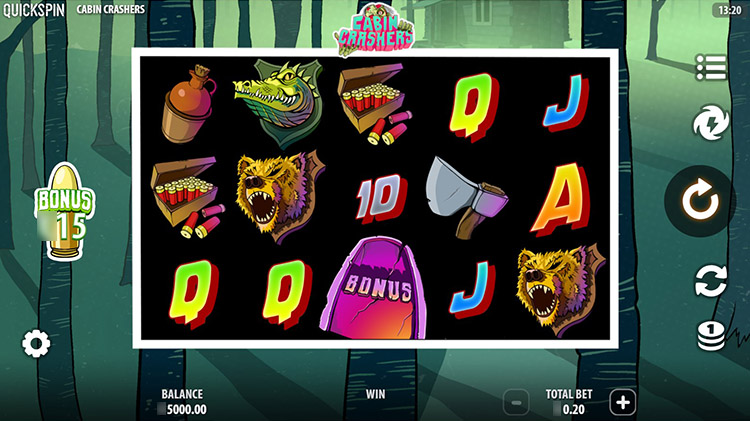Toggle the lightning fast-spin icon
Screen dimensions: 750x421
(x=711, y=124)
